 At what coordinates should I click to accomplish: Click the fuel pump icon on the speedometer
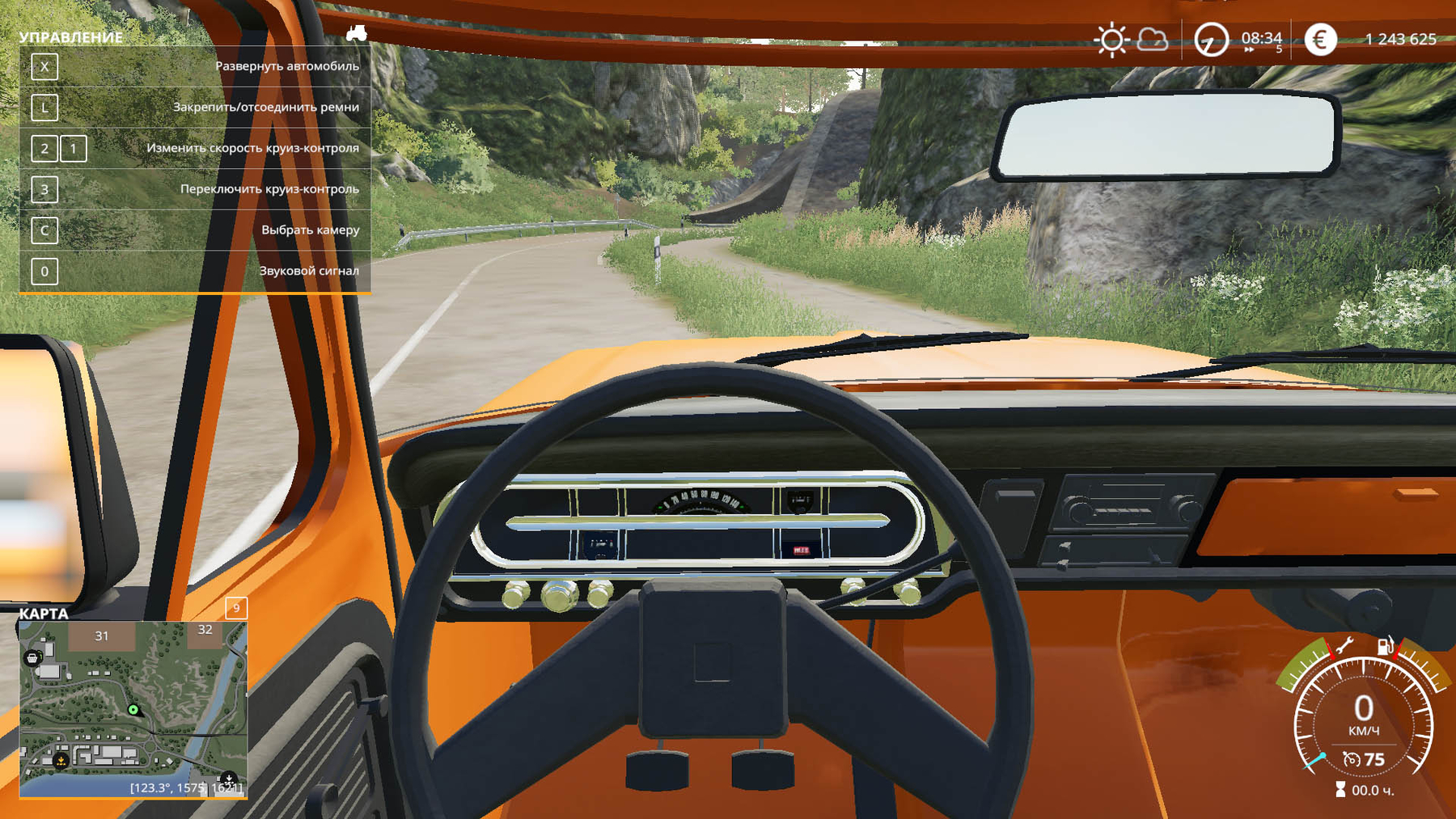(x=1386, y=646)
